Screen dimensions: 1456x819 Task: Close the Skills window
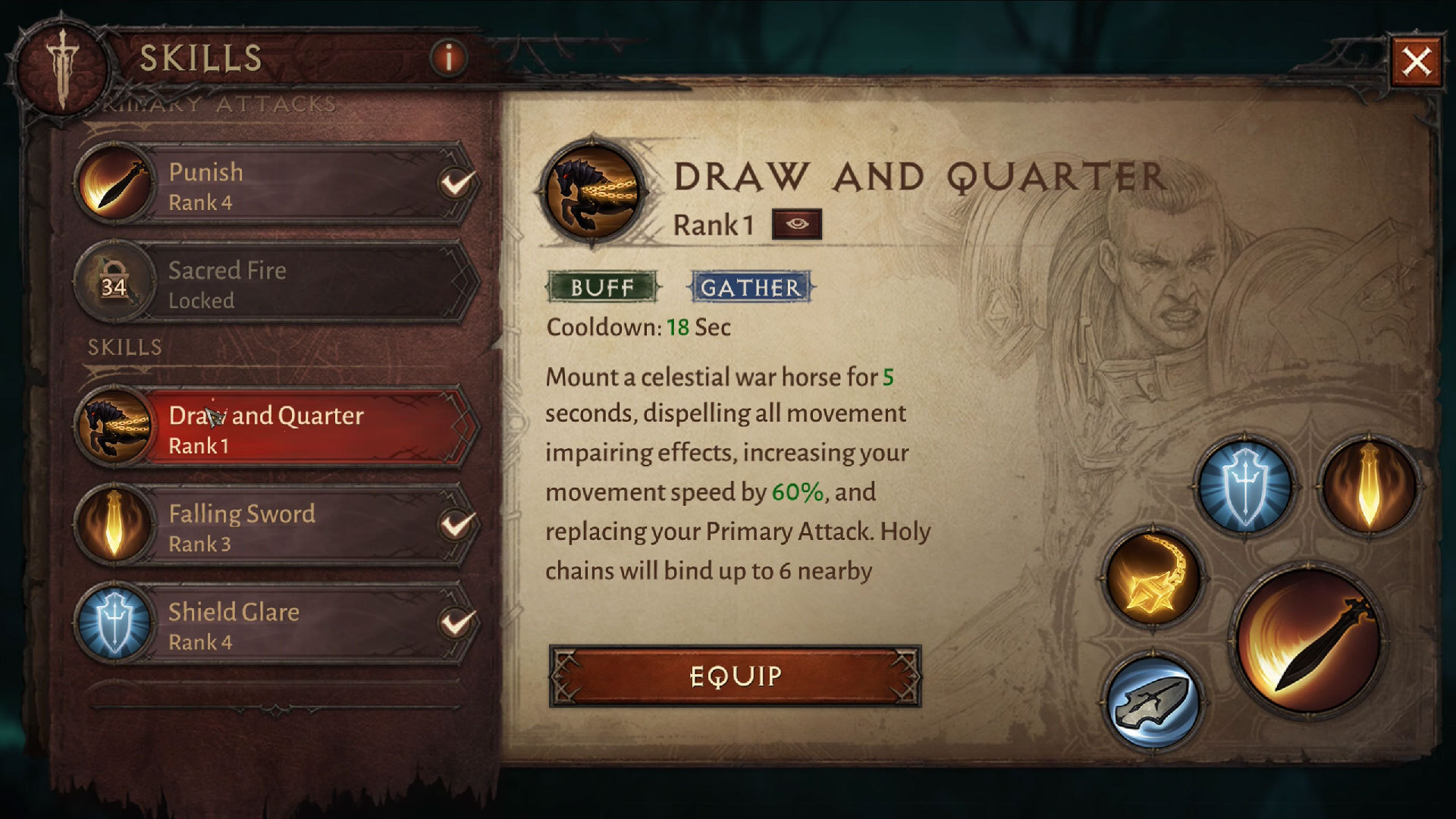point(1416,61)
